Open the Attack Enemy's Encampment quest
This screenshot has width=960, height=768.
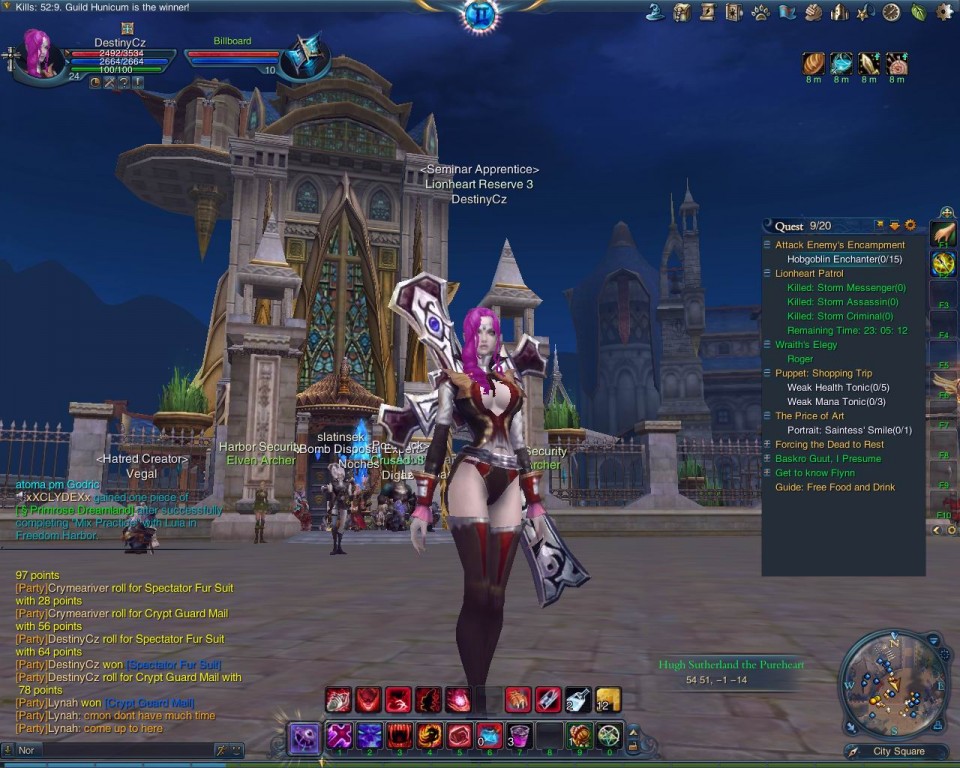(839, 245)
